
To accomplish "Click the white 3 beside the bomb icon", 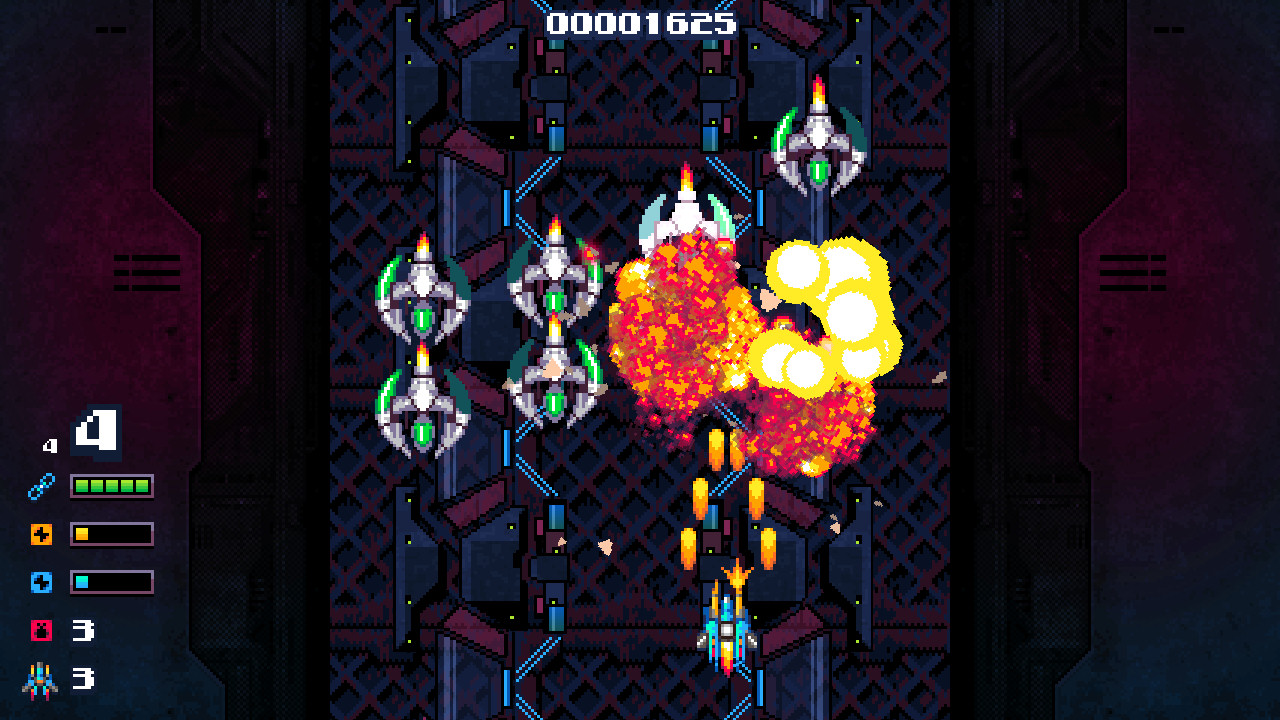I will click(x=84, y=629).
